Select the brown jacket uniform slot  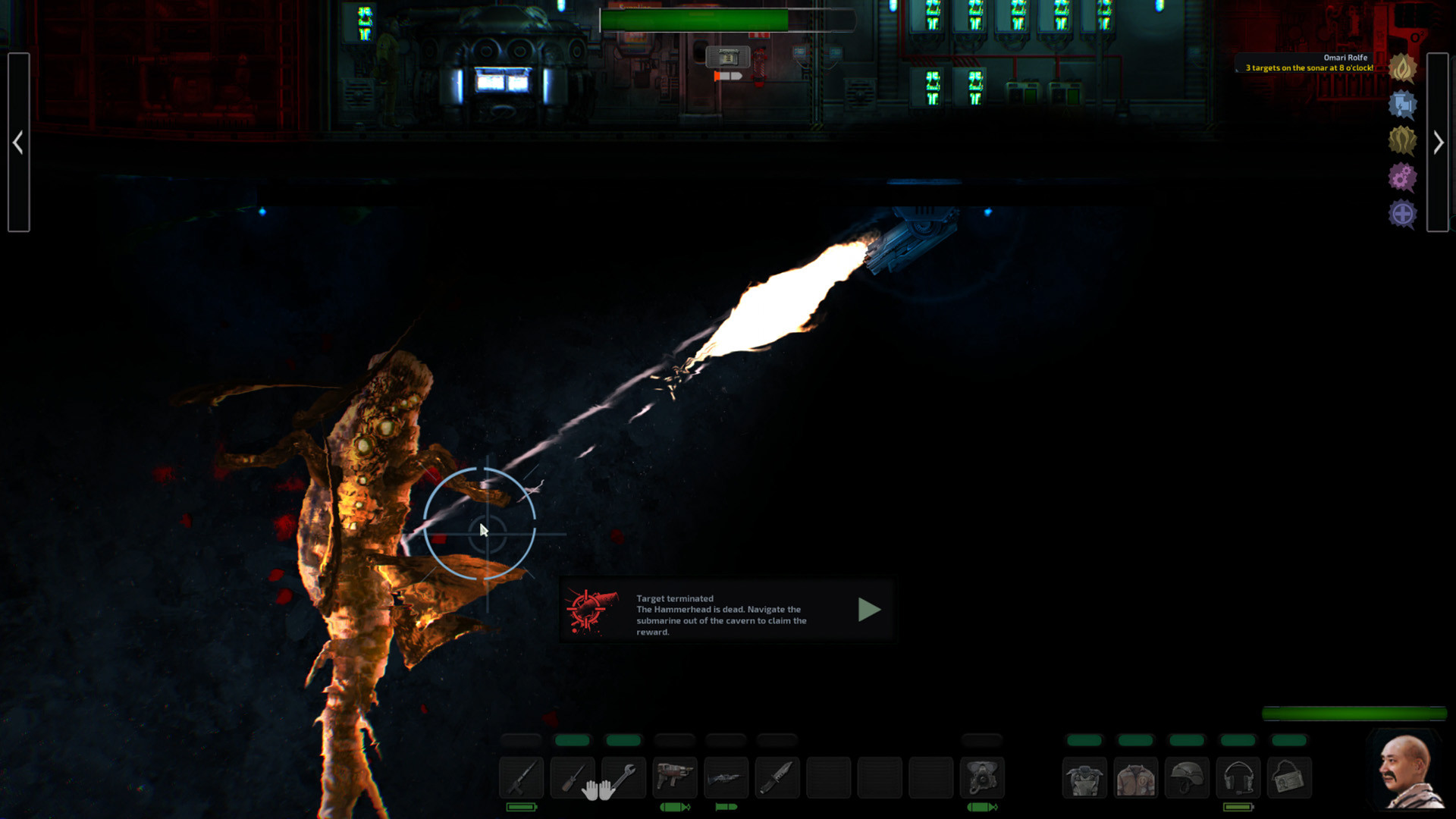(x=1135, y=777)
